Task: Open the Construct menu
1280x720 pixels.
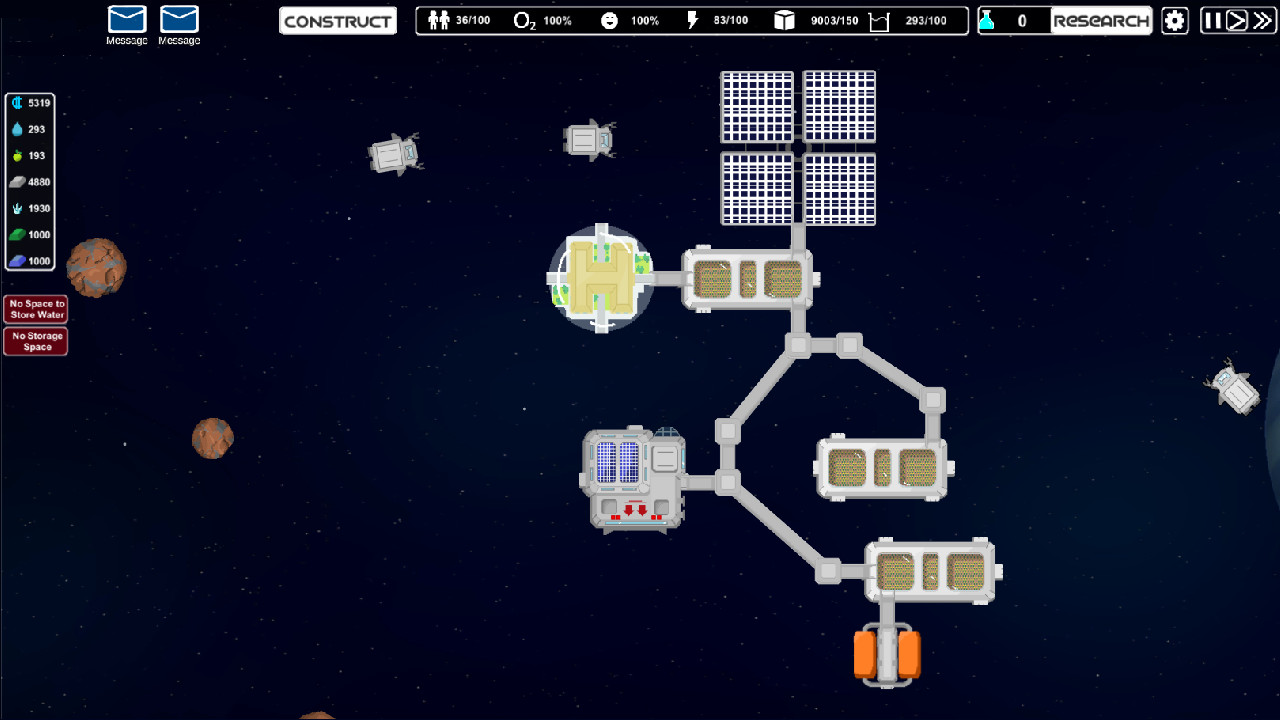Action: (337, 20)
